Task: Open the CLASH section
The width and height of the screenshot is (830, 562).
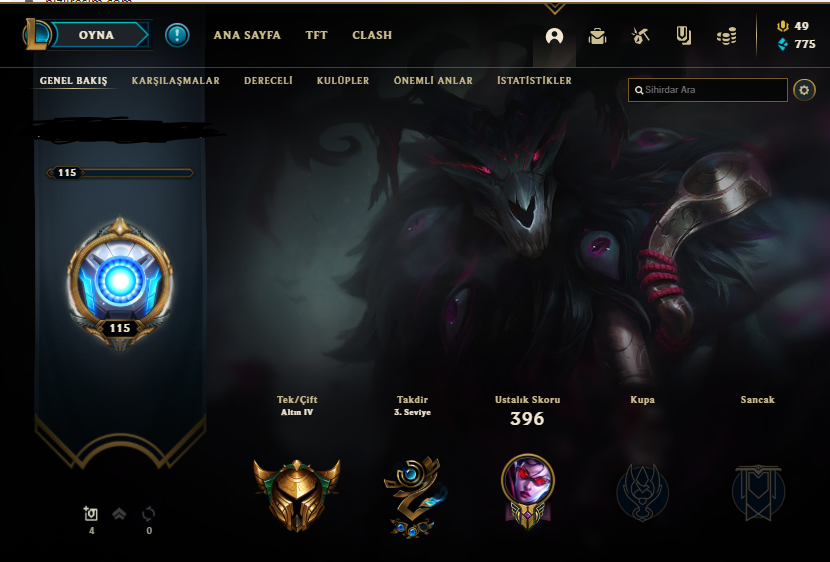Action: click(x=372, y=35)
